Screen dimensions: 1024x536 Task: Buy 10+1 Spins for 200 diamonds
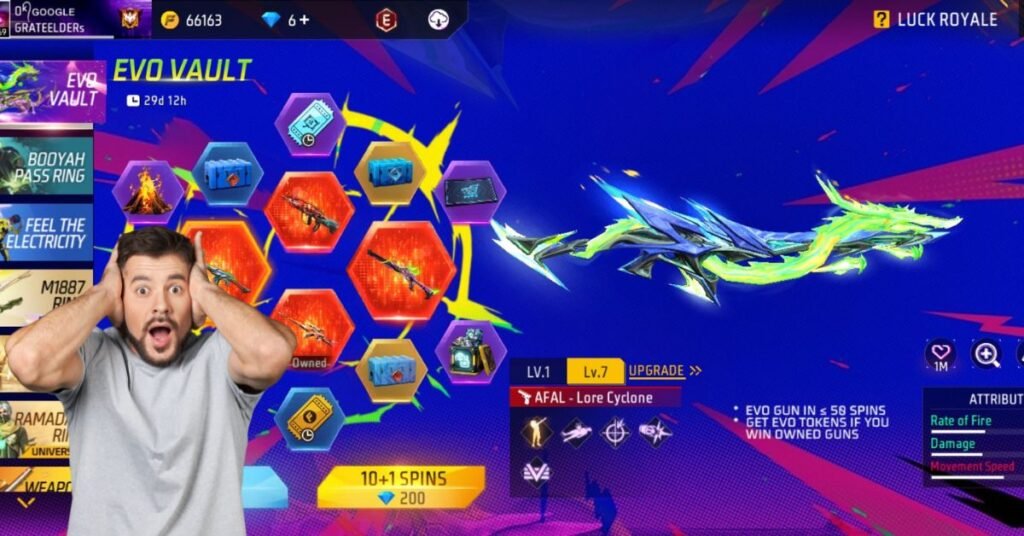[400, 487]
